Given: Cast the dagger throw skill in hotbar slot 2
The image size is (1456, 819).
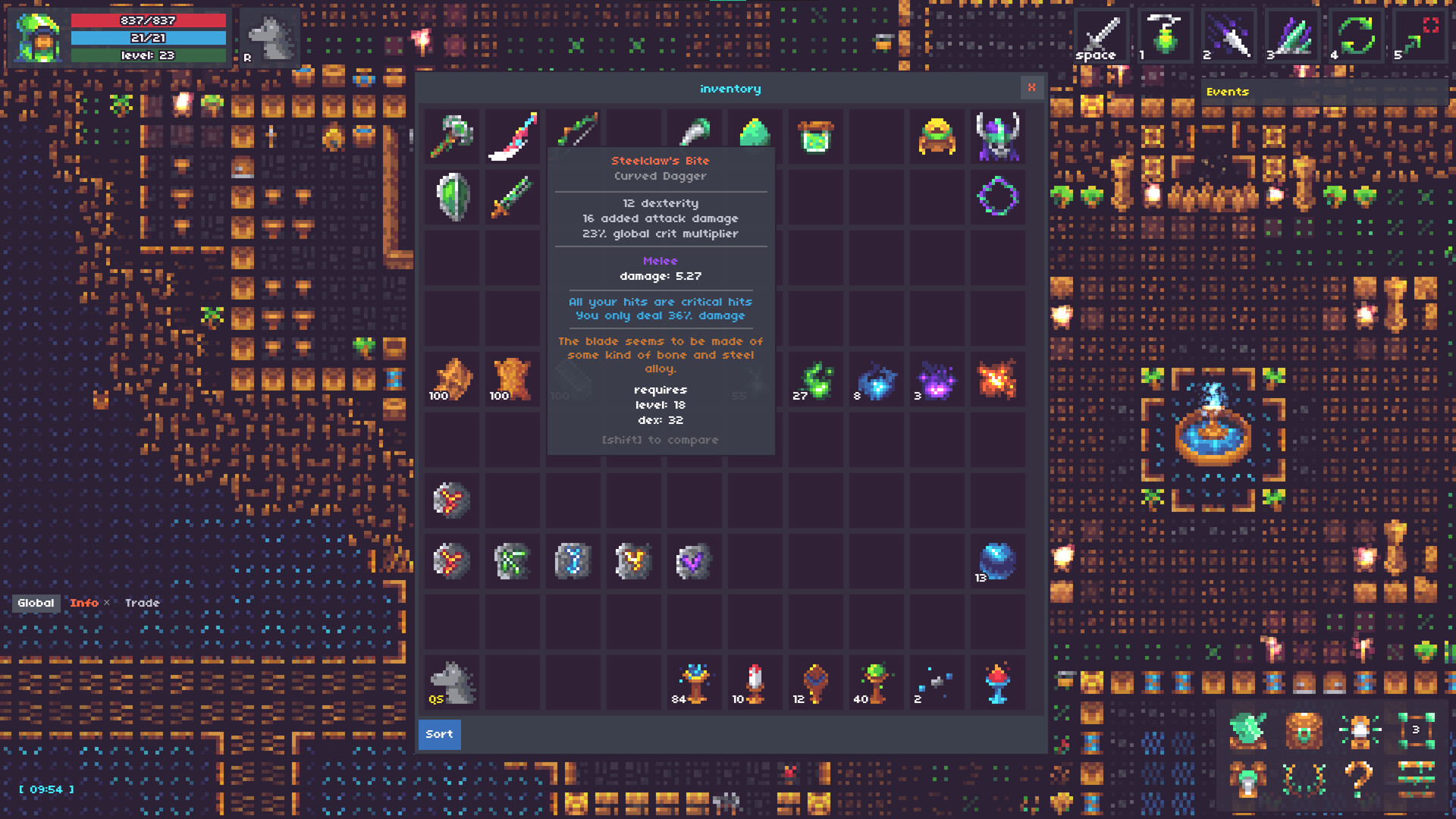Looking at the screenshot, I should click(x=1228, y=34).
